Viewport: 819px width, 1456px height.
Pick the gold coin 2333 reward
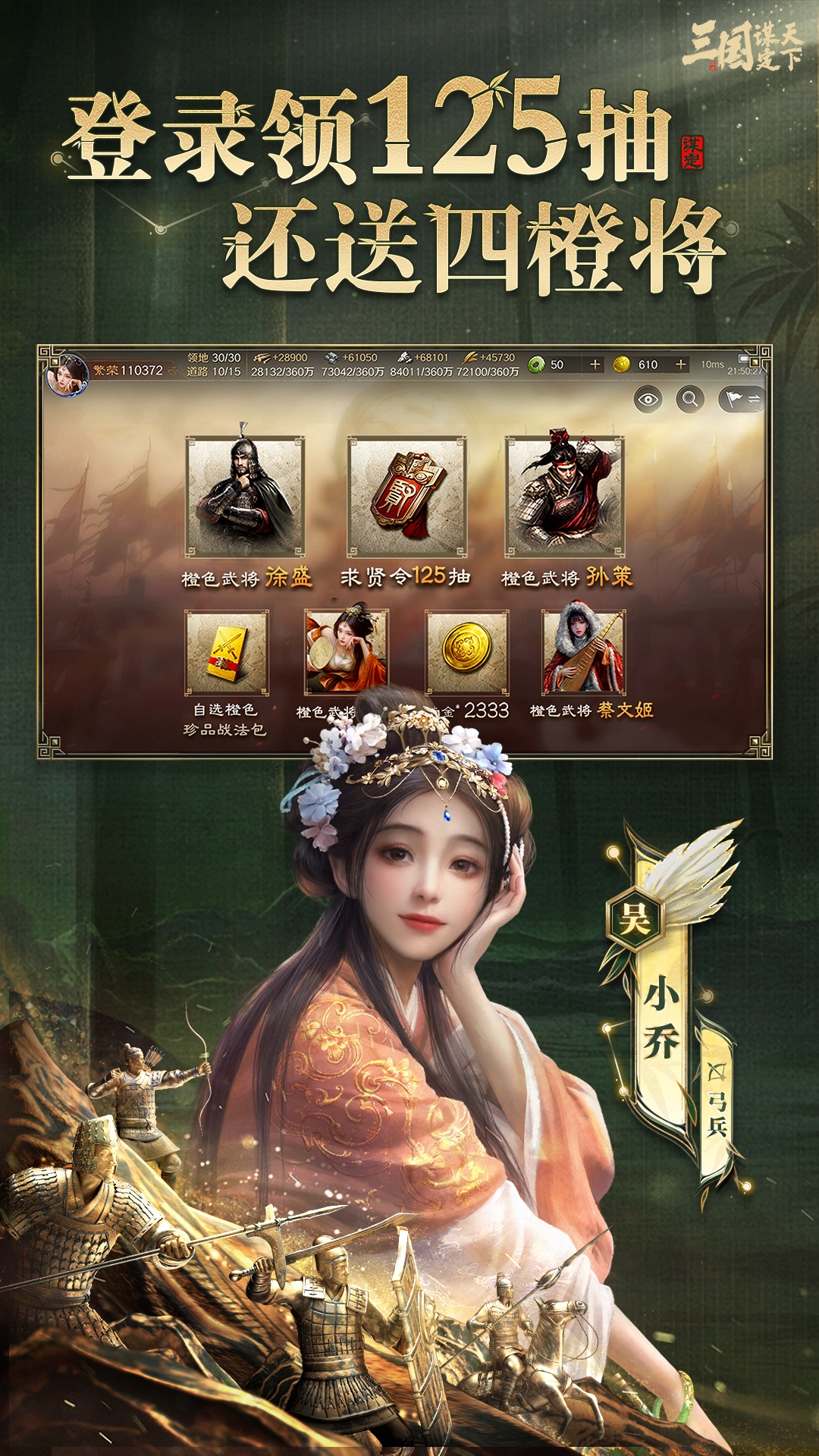(466, 651)
